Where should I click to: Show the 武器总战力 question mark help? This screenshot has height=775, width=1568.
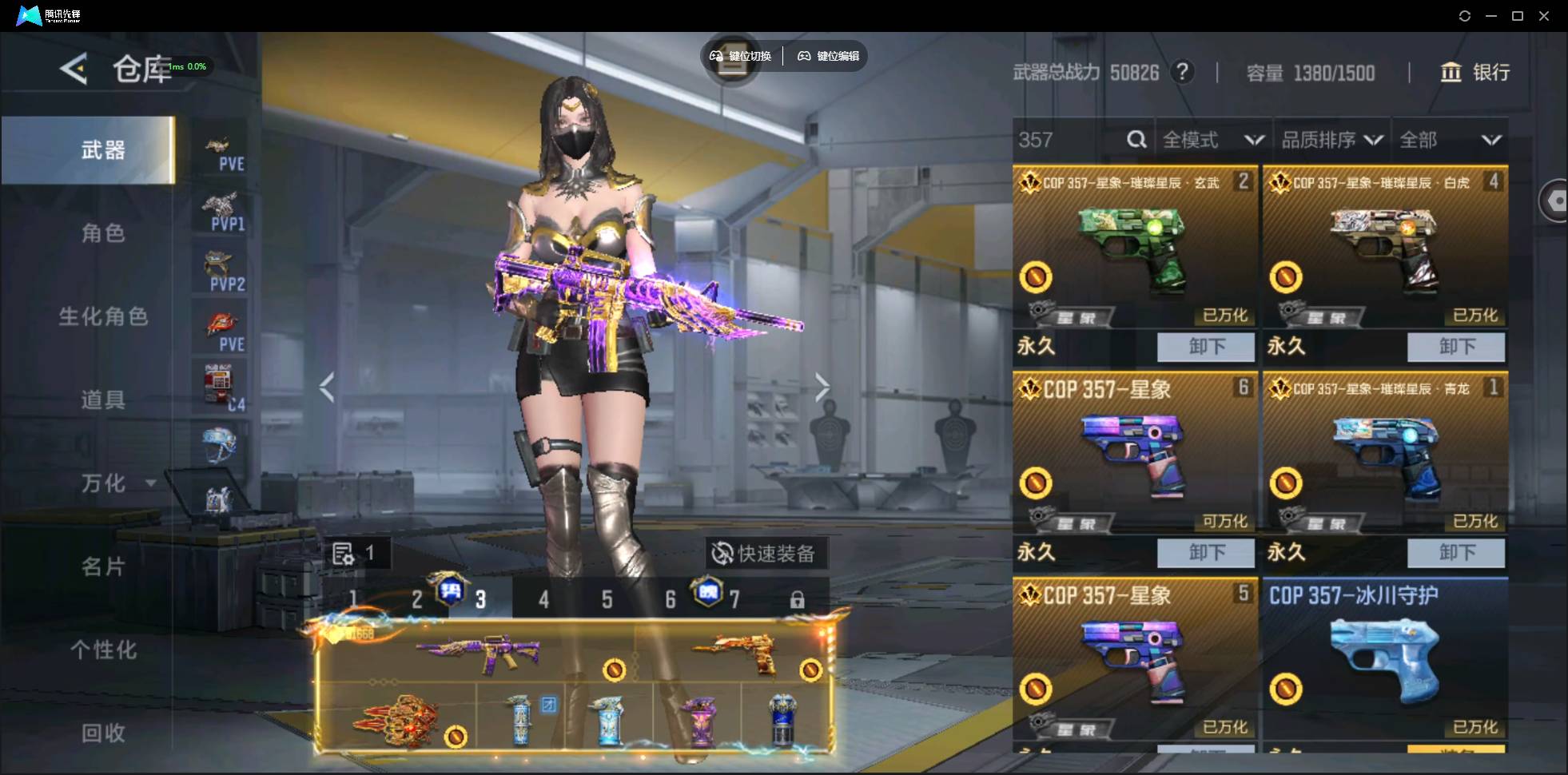[1182, 73]
